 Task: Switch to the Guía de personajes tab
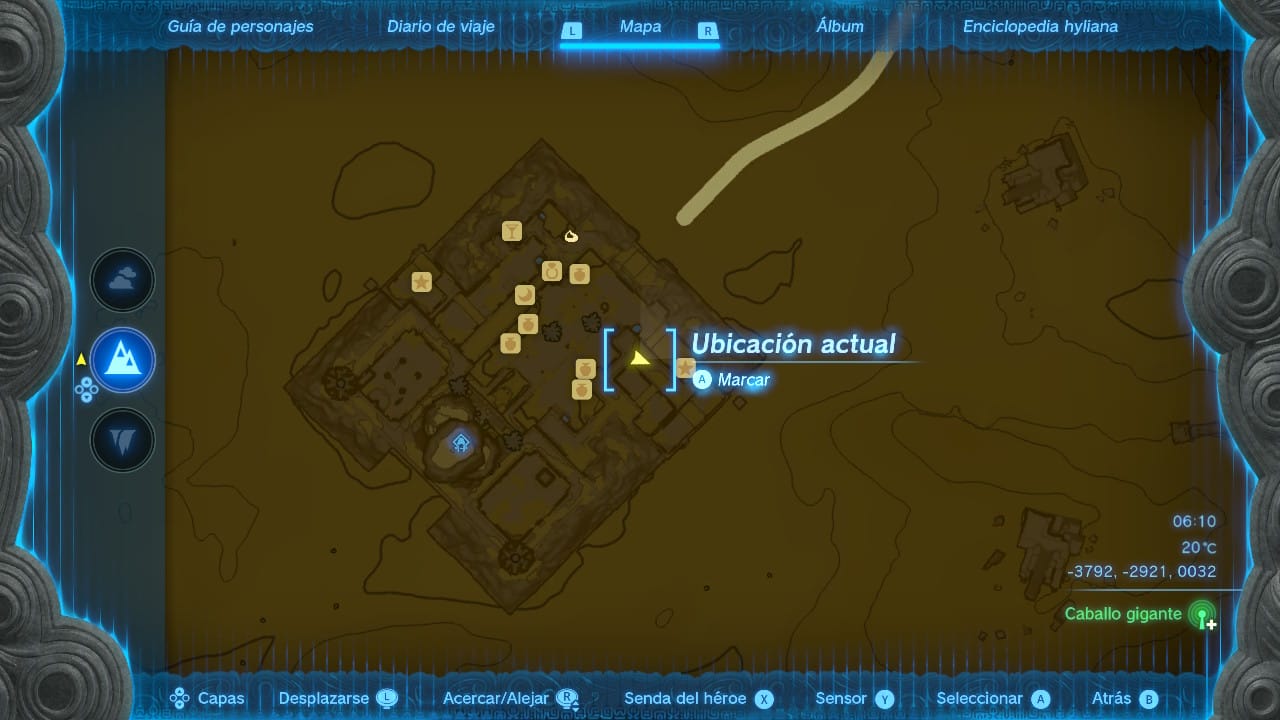(x=240, y=27)
